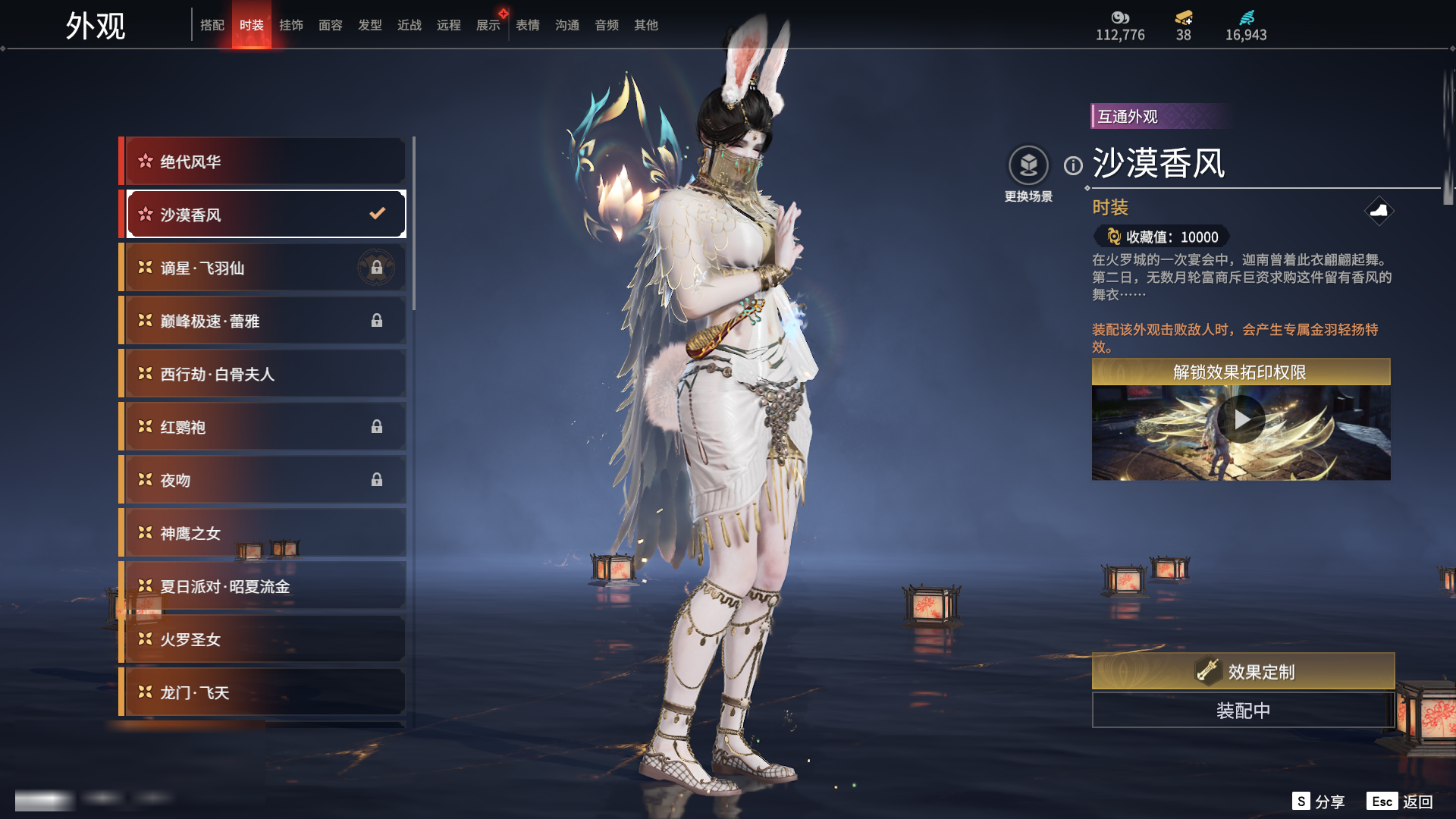Open the 表情 emote tab

[527, 25]
